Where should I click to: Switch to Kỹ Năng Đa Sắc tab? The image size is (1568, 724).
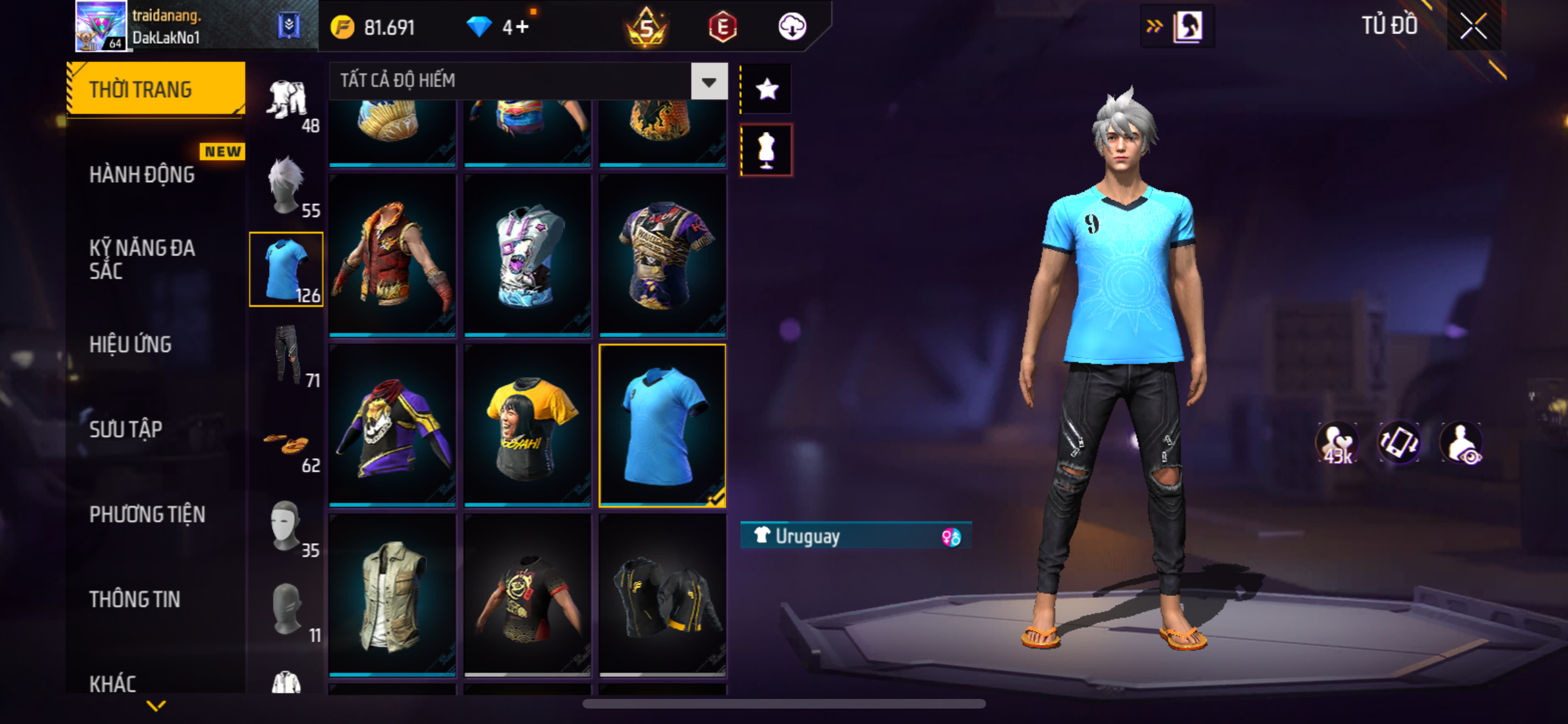point(142,259)
